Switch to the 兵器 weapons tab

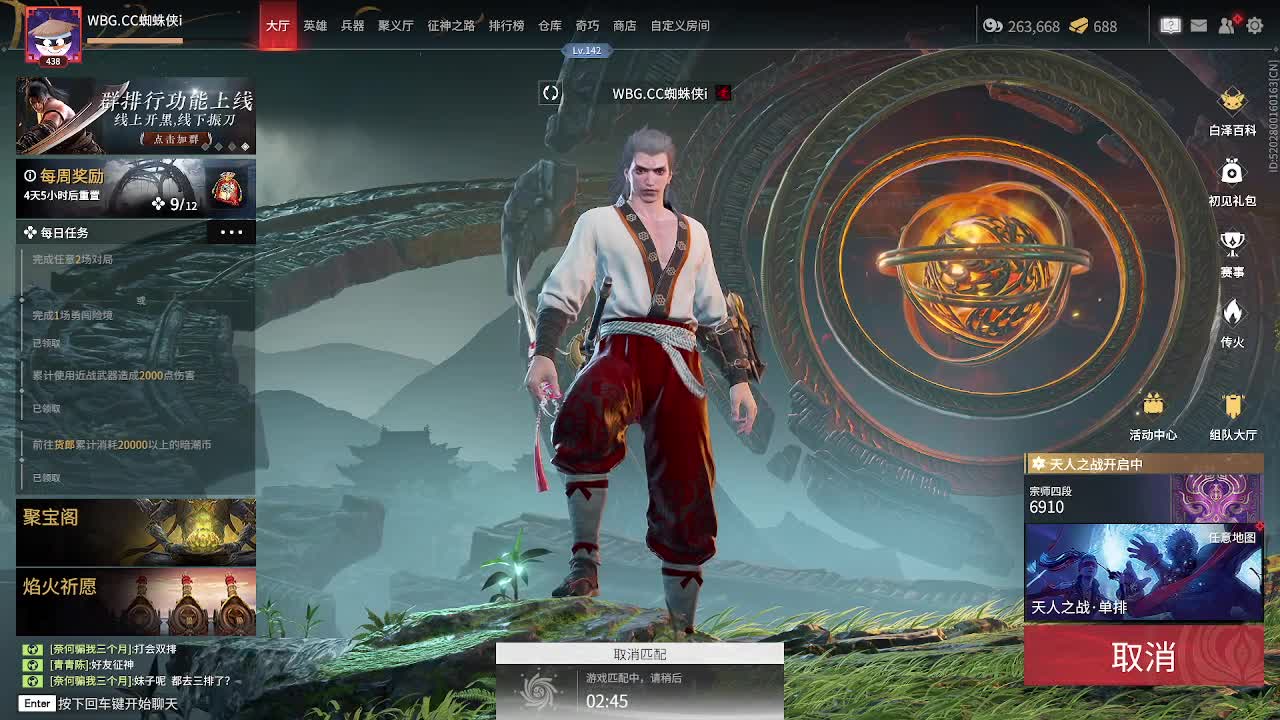pos(352,26)
